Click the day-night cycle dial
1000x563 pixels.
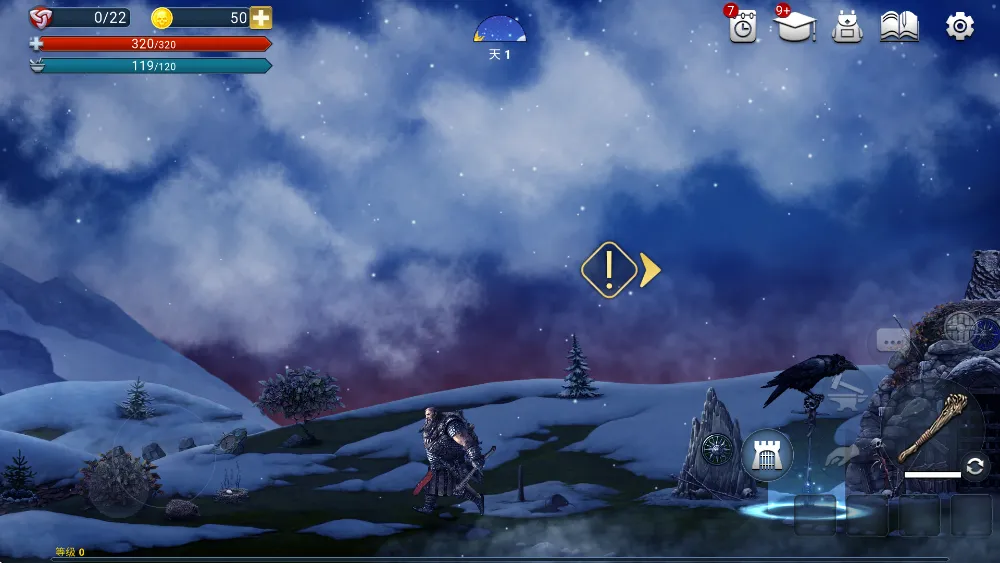499,30
